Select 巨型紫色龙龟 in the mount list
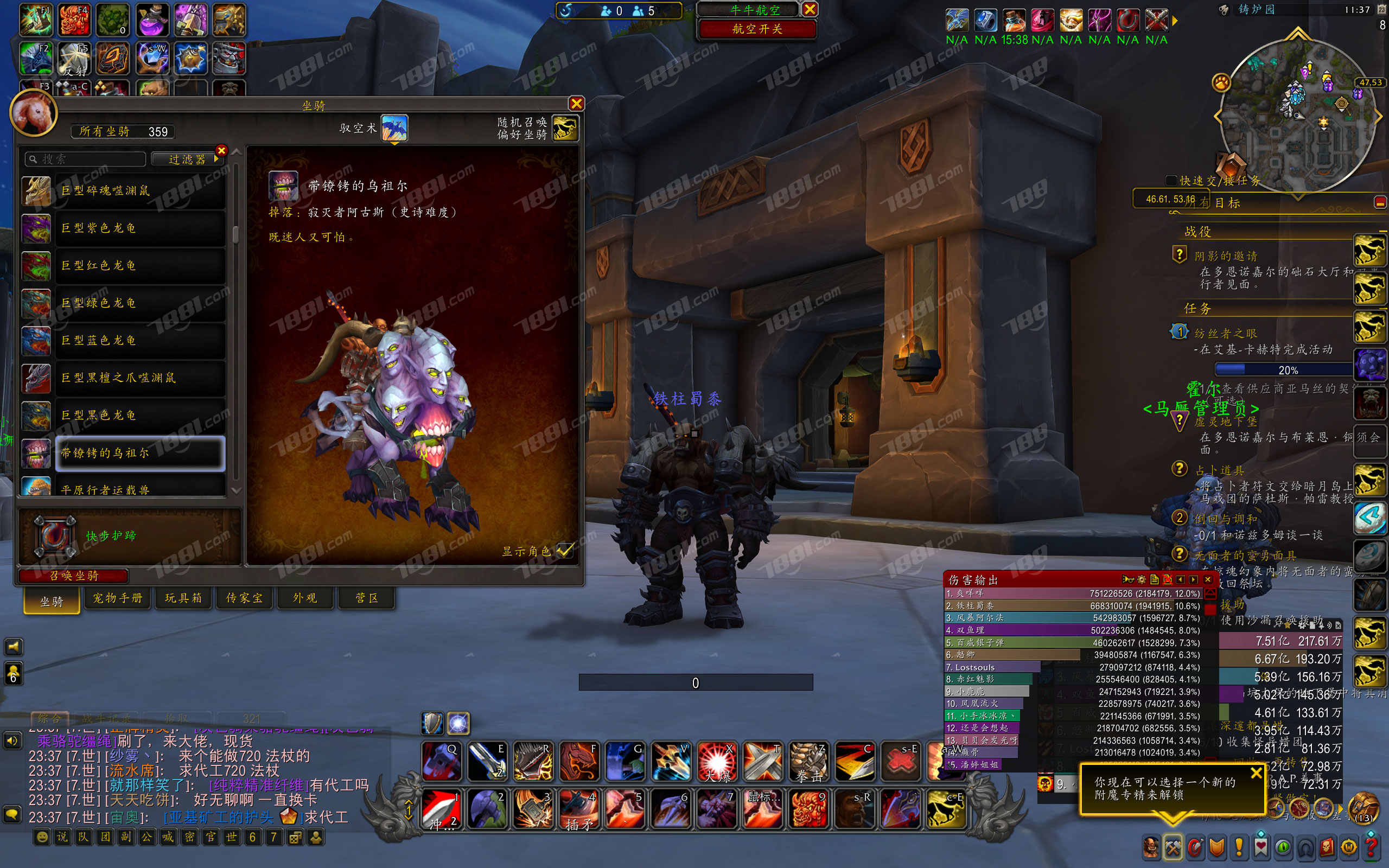 pos(139,228)
